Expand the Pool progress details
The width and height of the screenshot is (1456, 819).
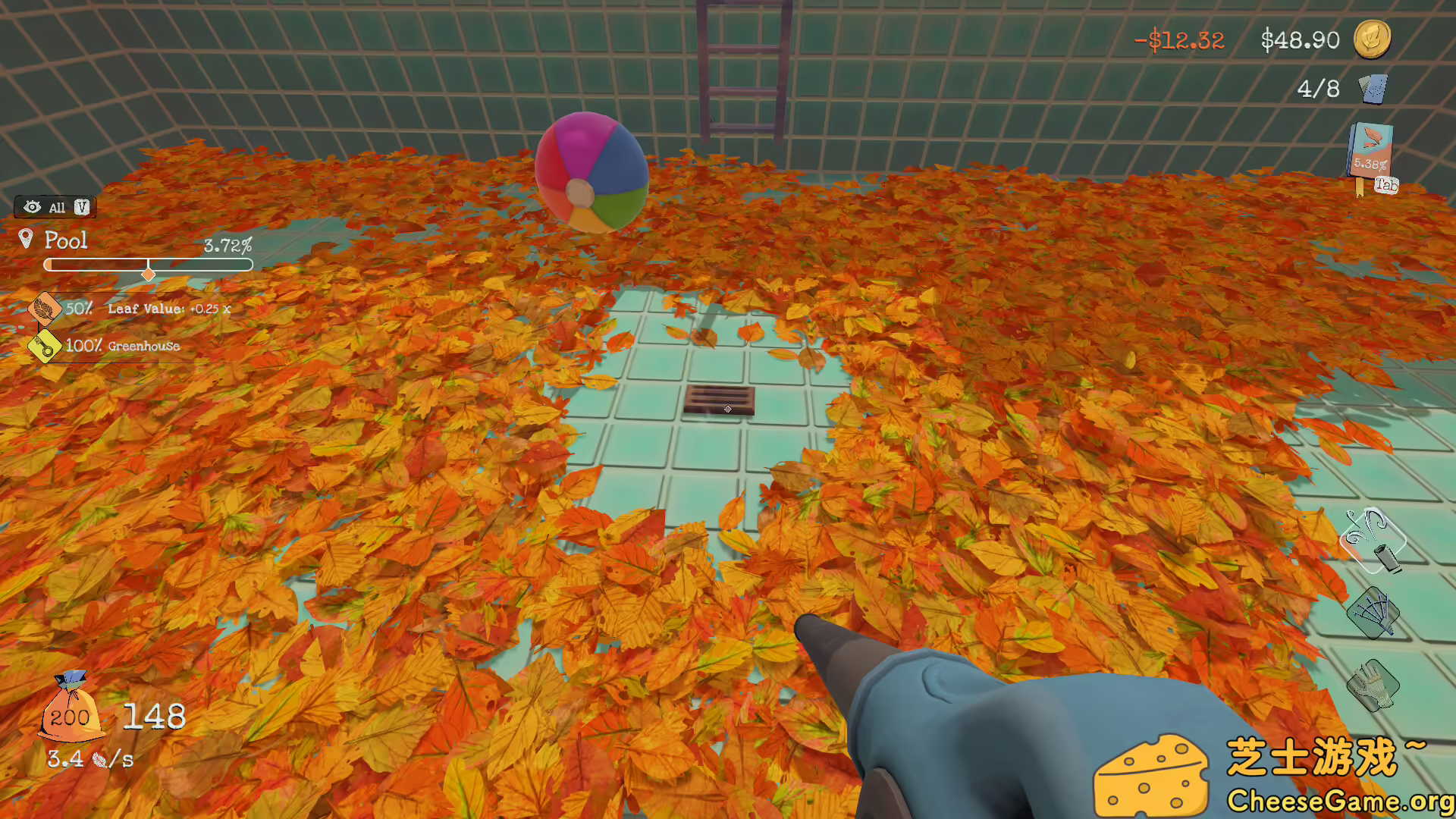click(x=149, y=265)
